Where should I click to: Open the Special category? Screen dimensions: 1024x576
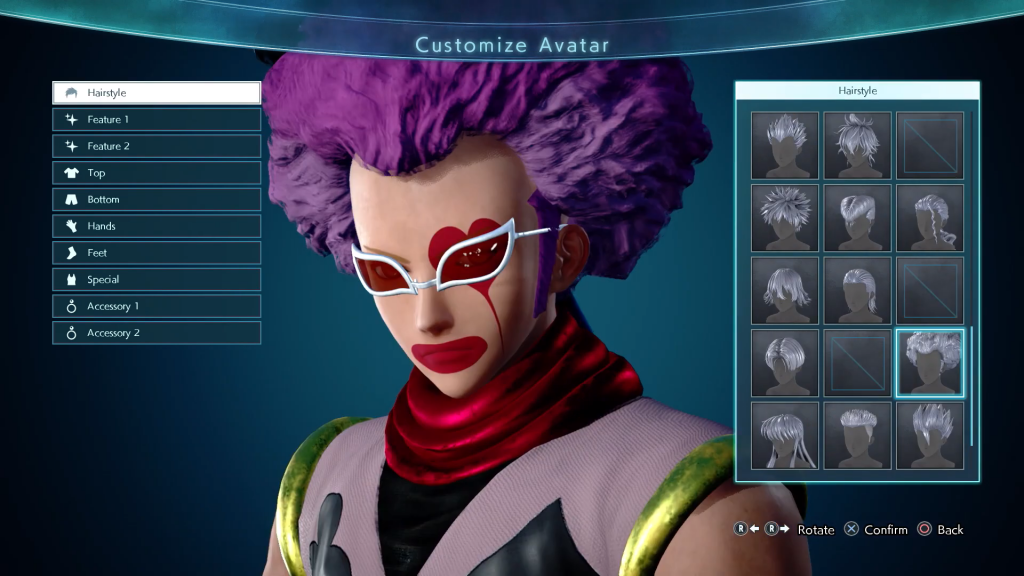tap(157, 280)
